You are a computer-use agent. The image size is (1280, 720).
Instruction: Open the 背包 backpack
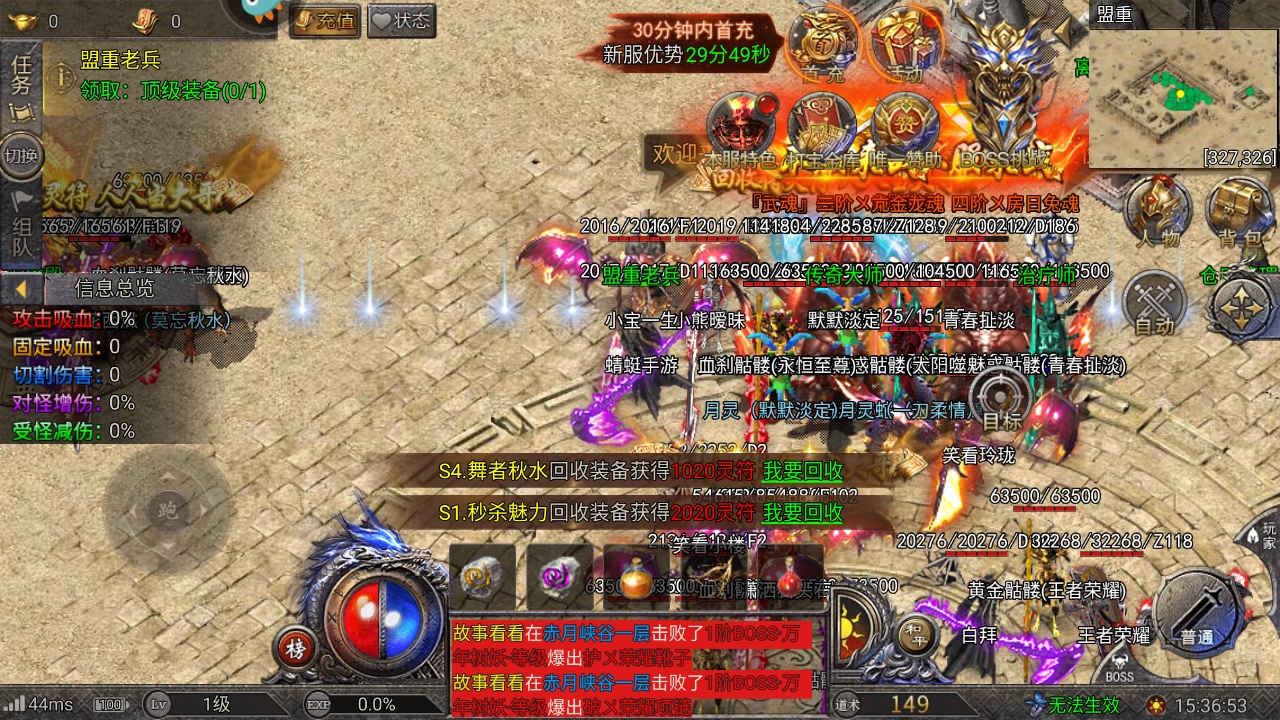coord(1239,212)
